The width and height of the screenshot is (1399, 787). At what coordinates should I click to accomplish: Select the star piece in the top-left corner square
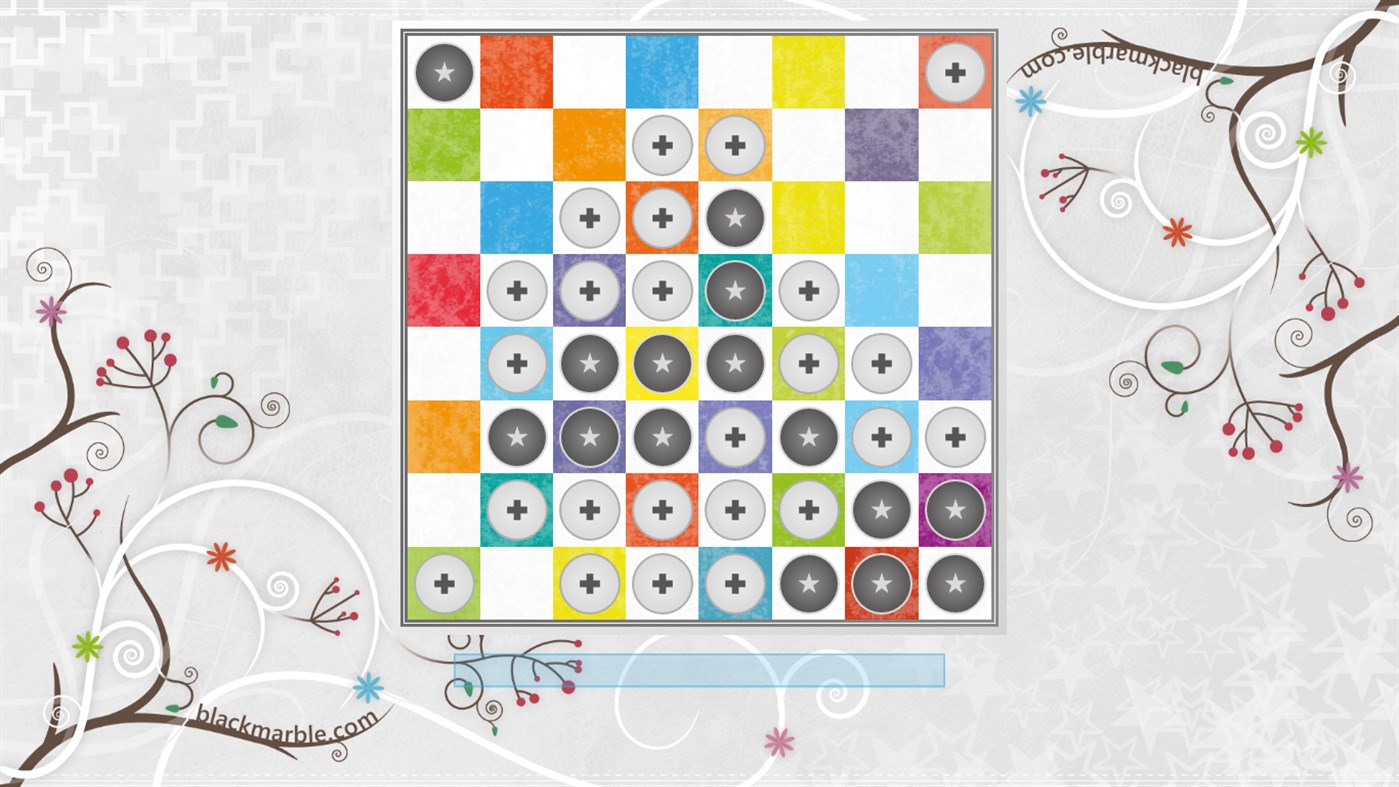442,72
